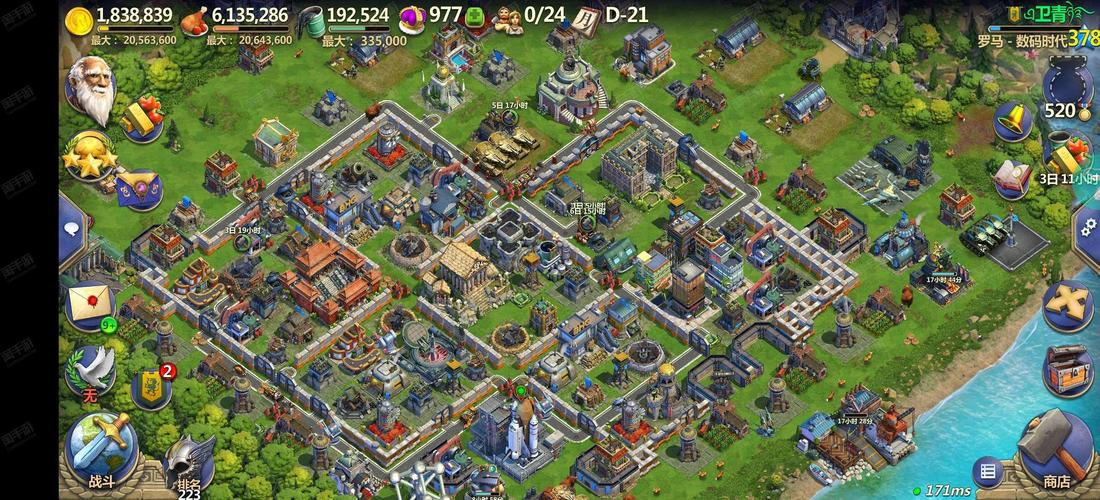Open the mail envelope inbox
The width and height of the screenshot is (1100, 500).
click(x=90, y=305)
